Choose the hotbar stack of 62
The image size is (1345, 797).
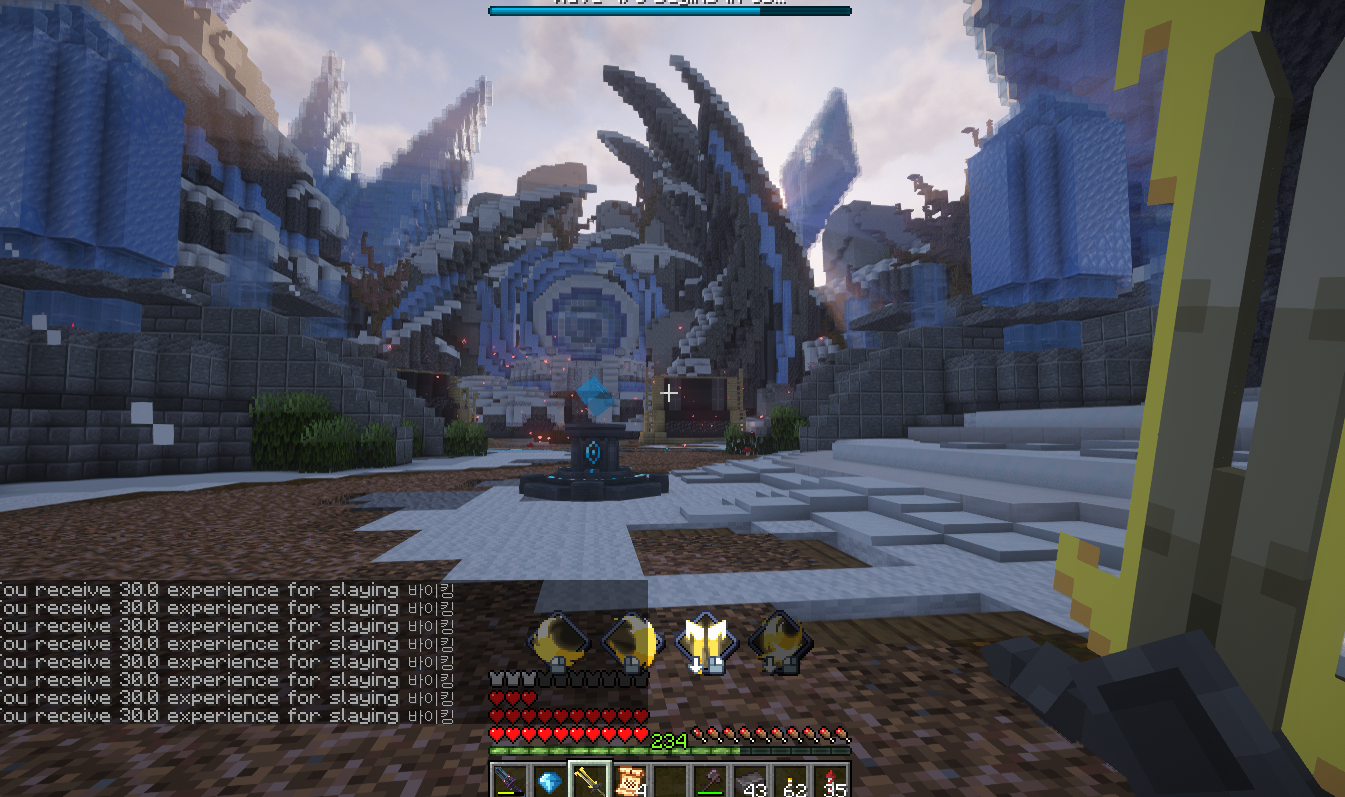(791, 781)
